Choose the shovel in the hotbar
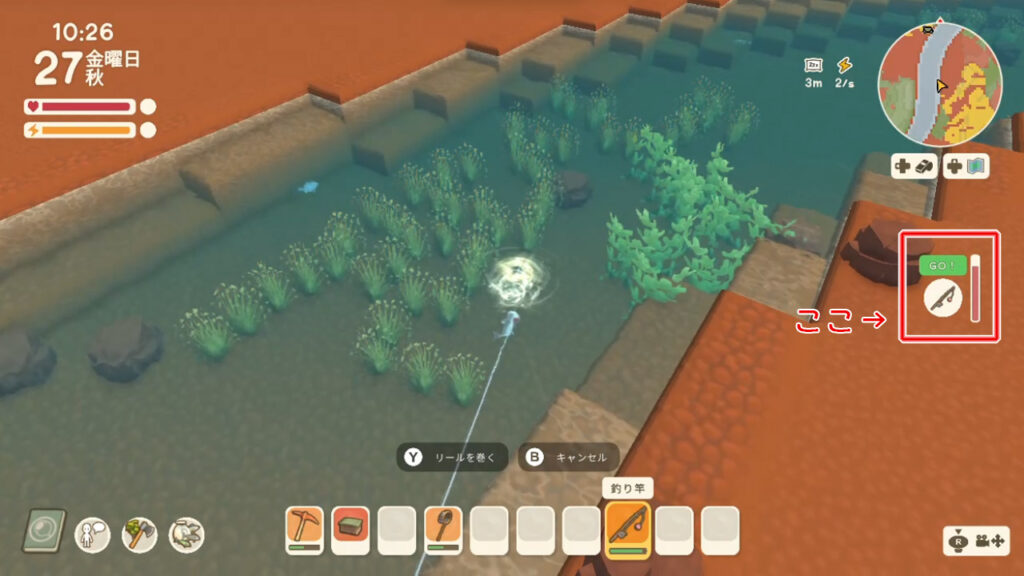 (443, 529)
